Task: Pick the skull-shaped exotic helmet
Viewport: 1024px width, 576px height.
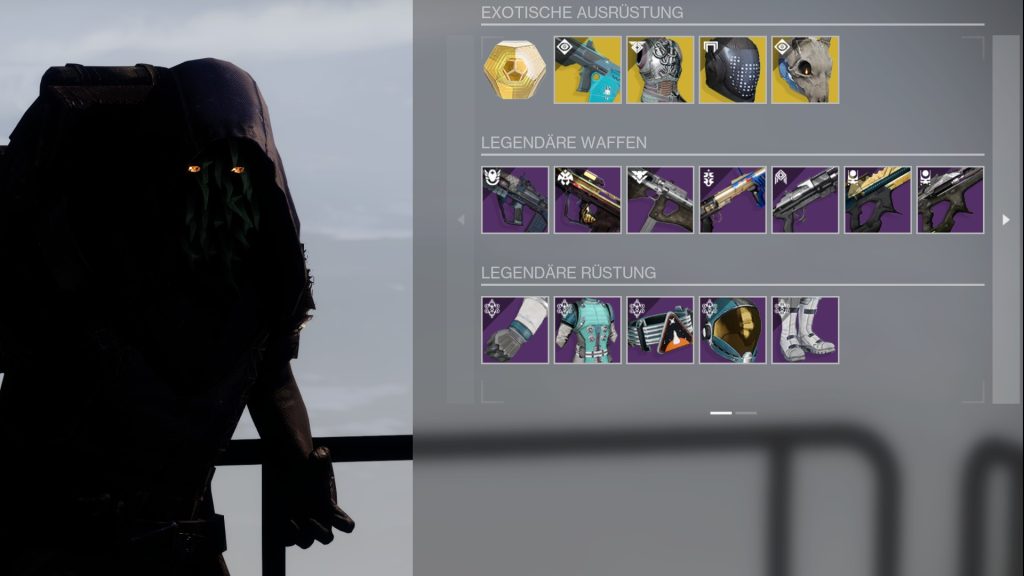Action: 805,70
